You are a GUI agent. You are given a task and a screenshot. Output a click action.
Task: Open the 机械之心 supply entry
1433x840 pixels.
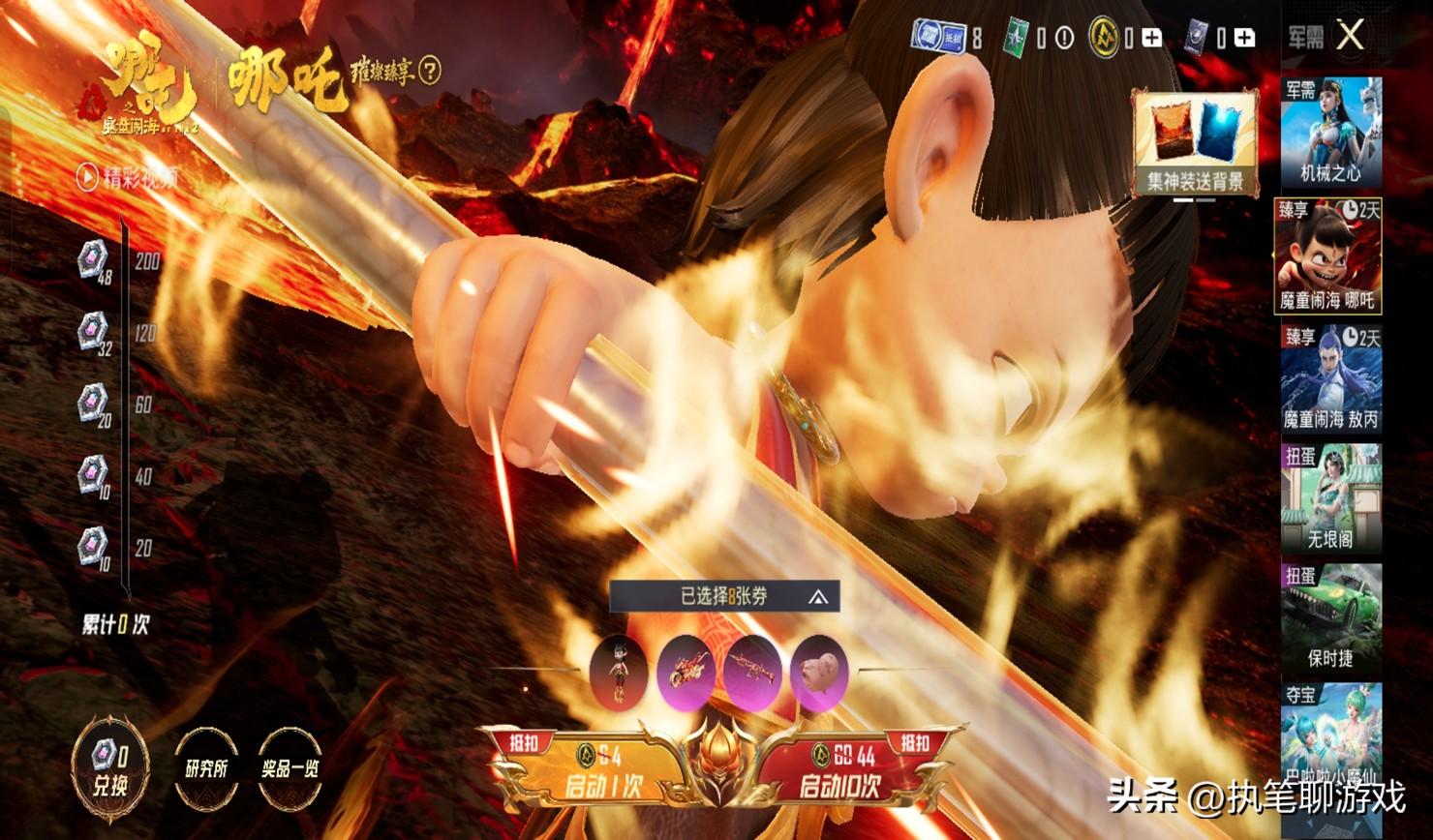click(1330, 133)
